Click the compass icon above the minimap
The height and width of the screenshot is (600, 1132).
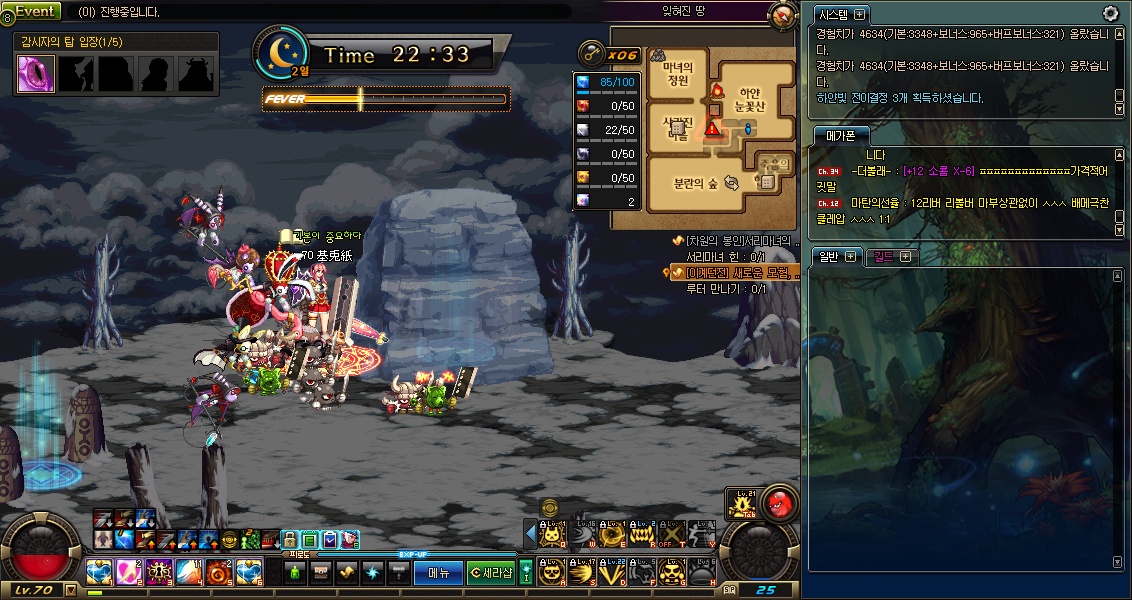click(783, 16)
